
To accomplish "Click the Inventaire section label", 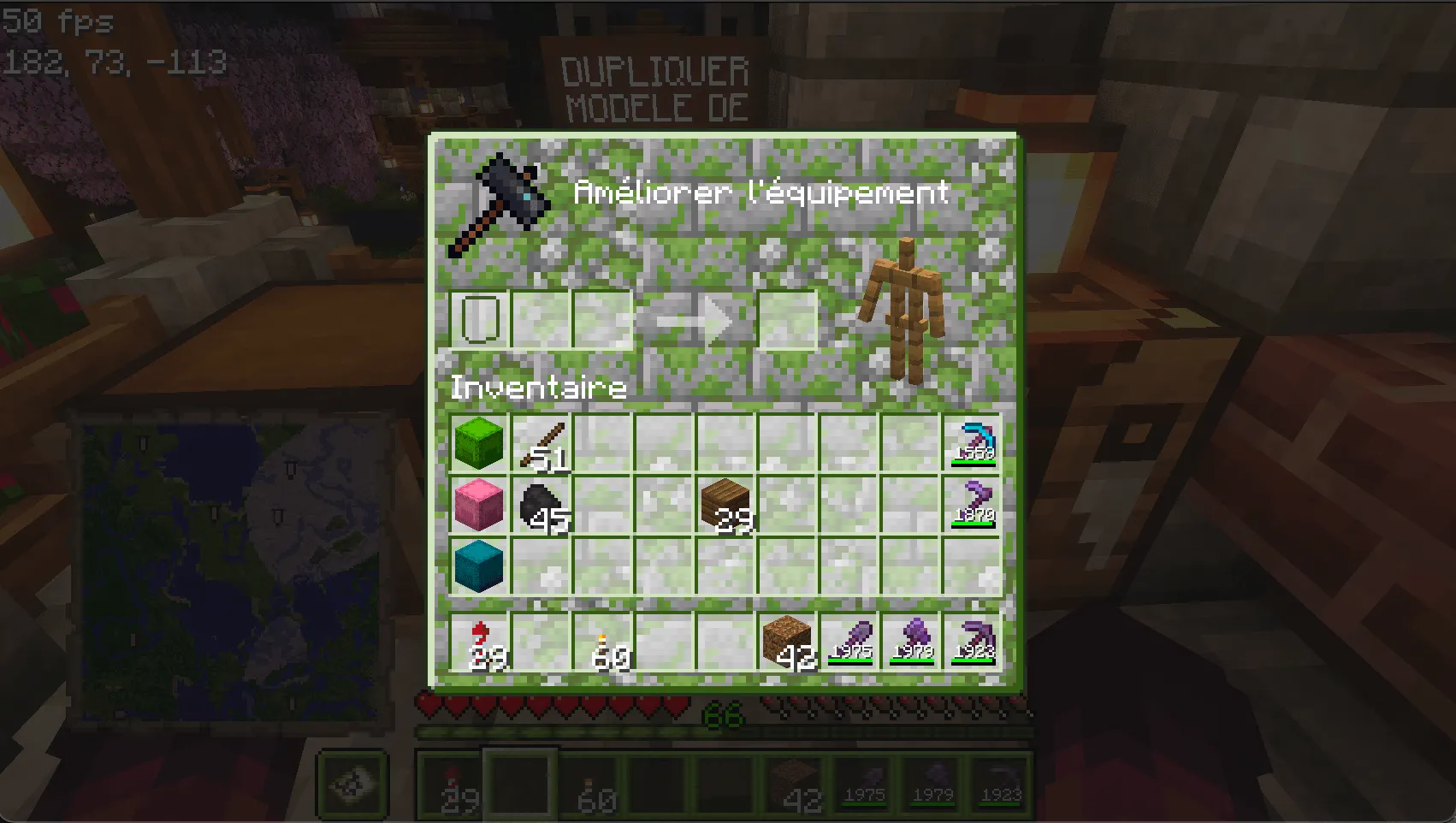I will pos(537,388).
